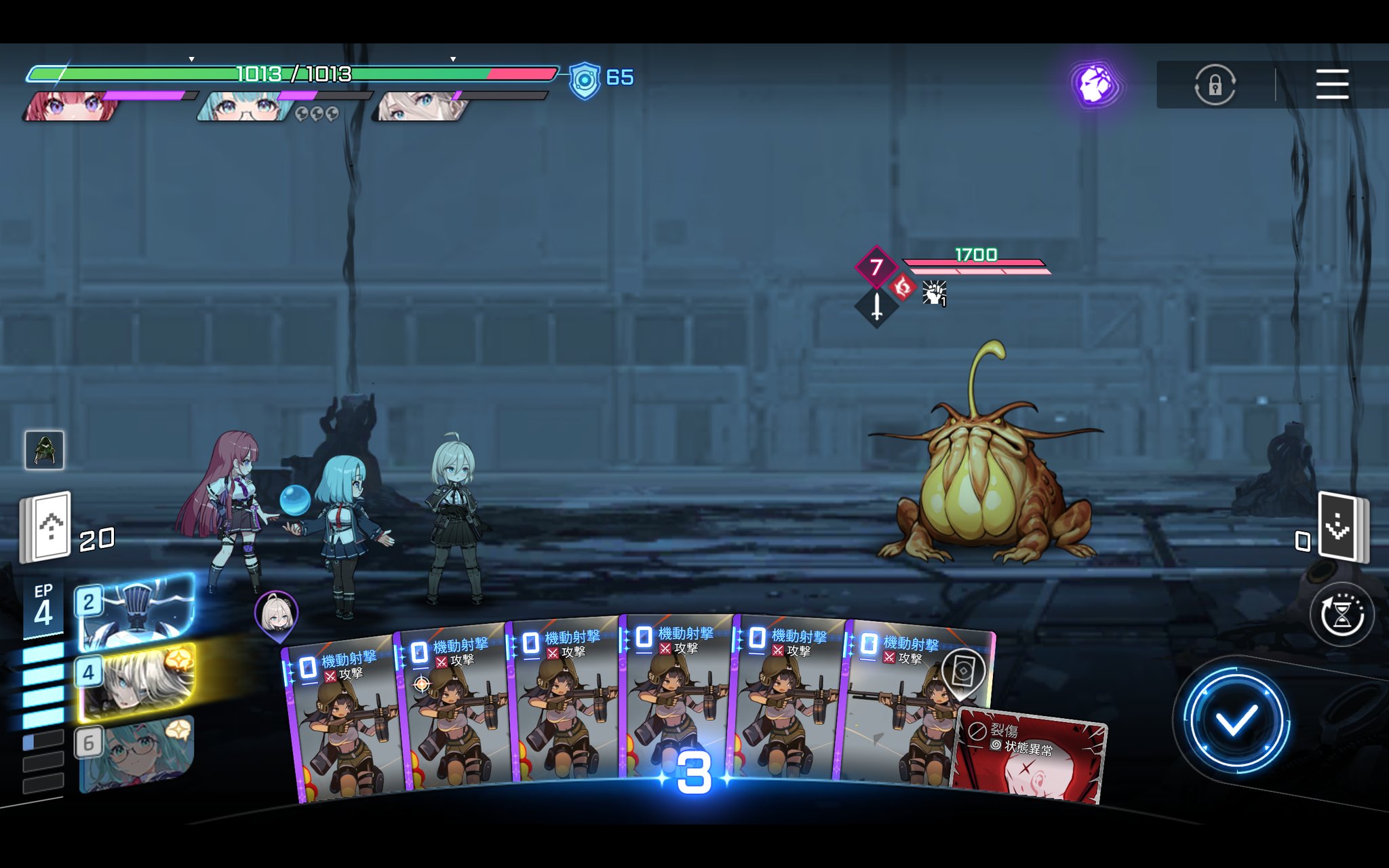Confirm with the blue checkmark button
The height and width of the screenshot is (868, 1389).
tap(1234, 719)
